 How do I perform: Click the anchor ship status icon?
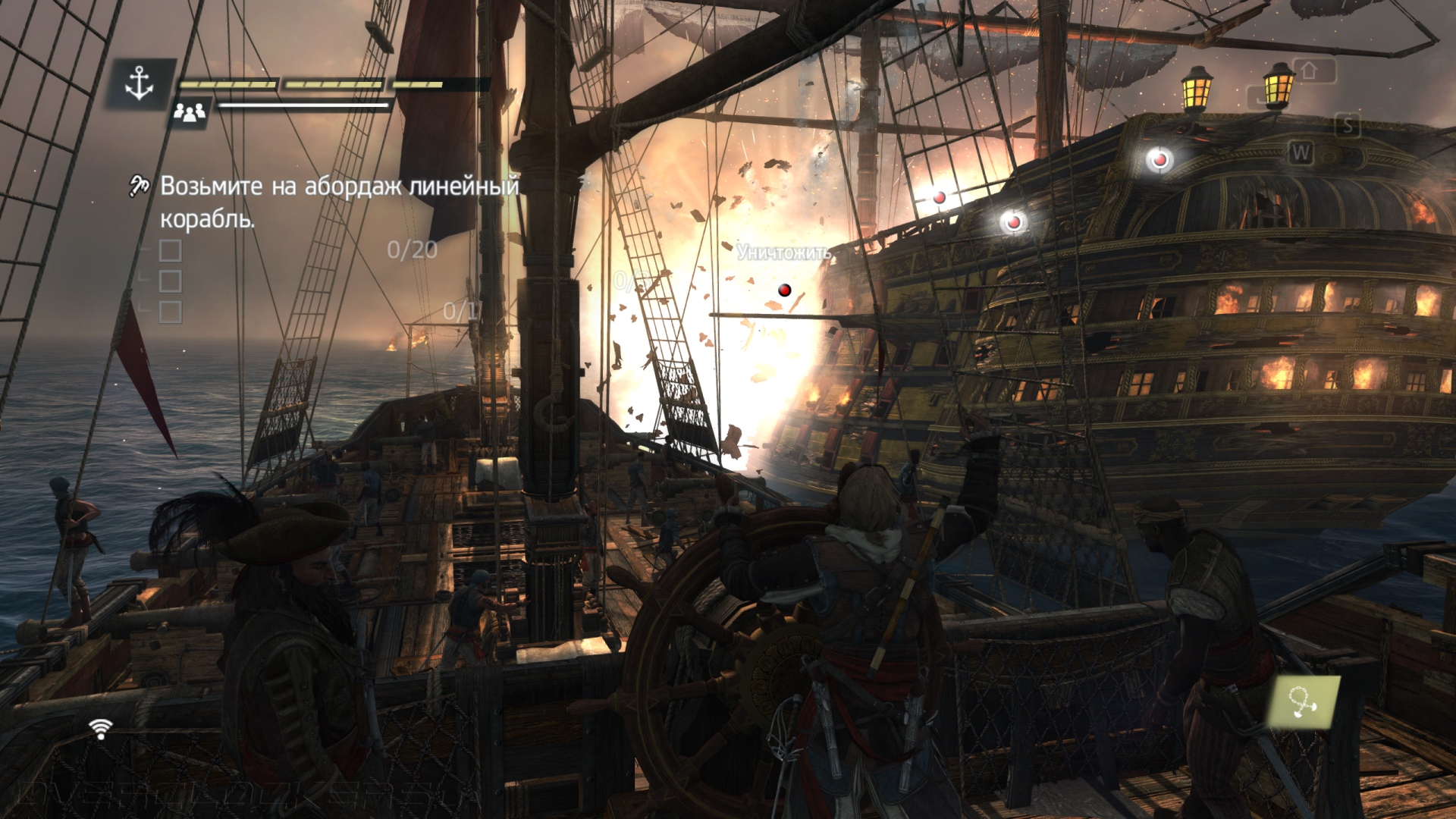coord(140,82)
